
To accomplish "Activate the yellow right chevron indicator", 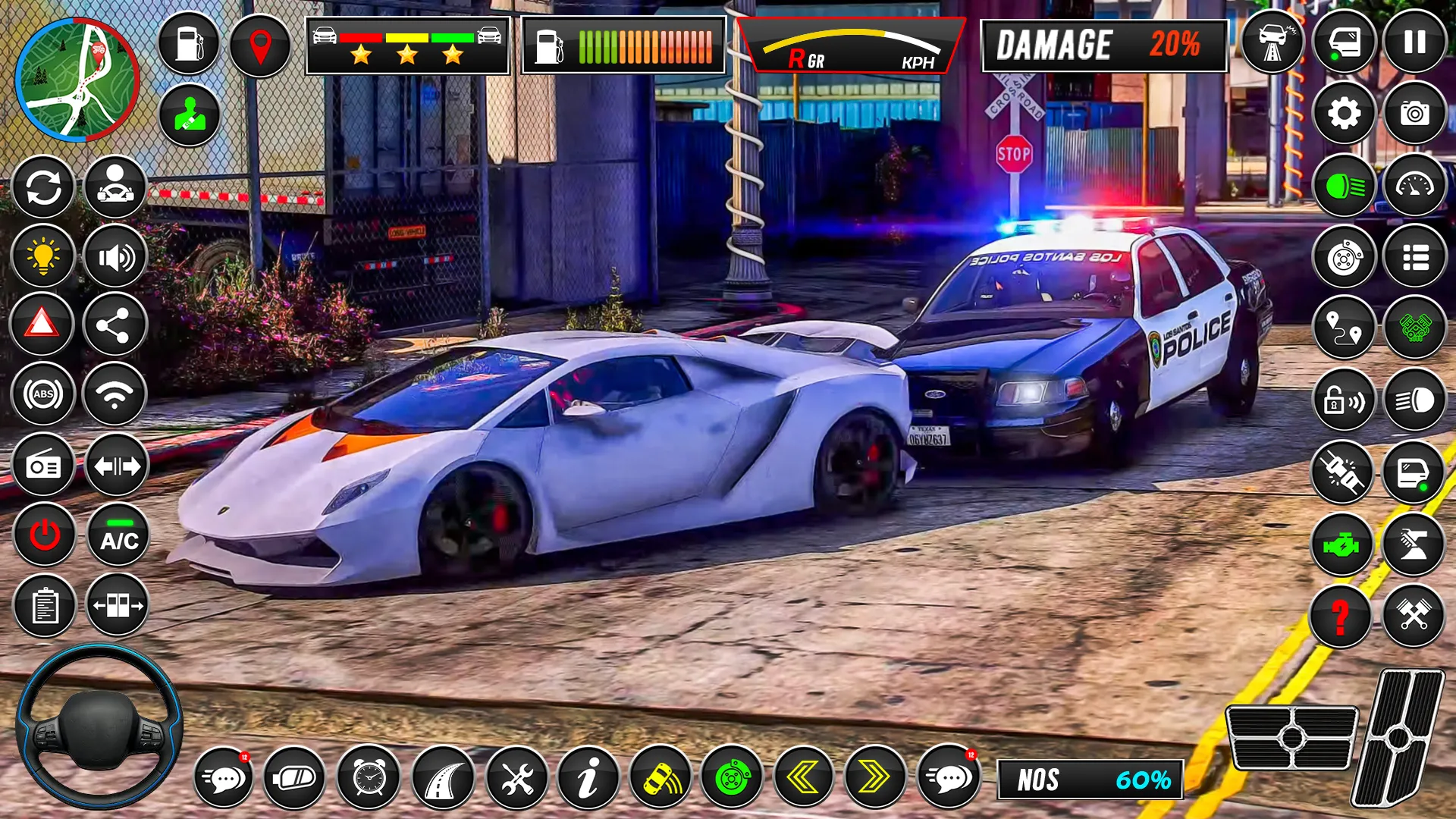I will click(874, 777).
